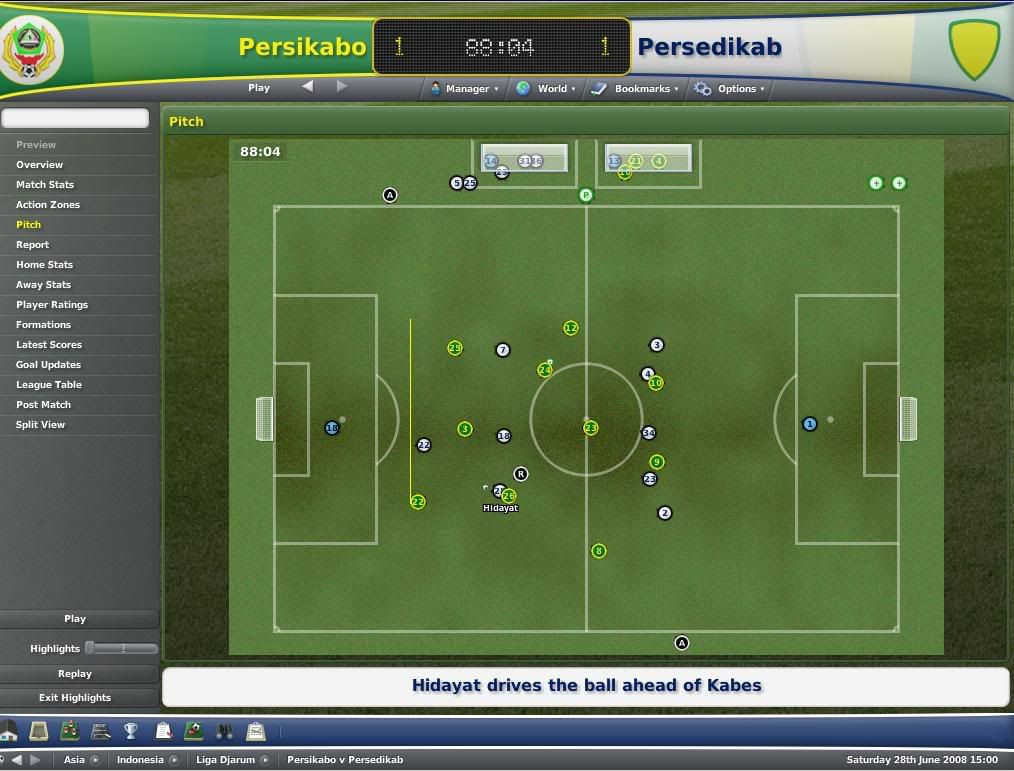Click the Replay button

click(75, 674)
